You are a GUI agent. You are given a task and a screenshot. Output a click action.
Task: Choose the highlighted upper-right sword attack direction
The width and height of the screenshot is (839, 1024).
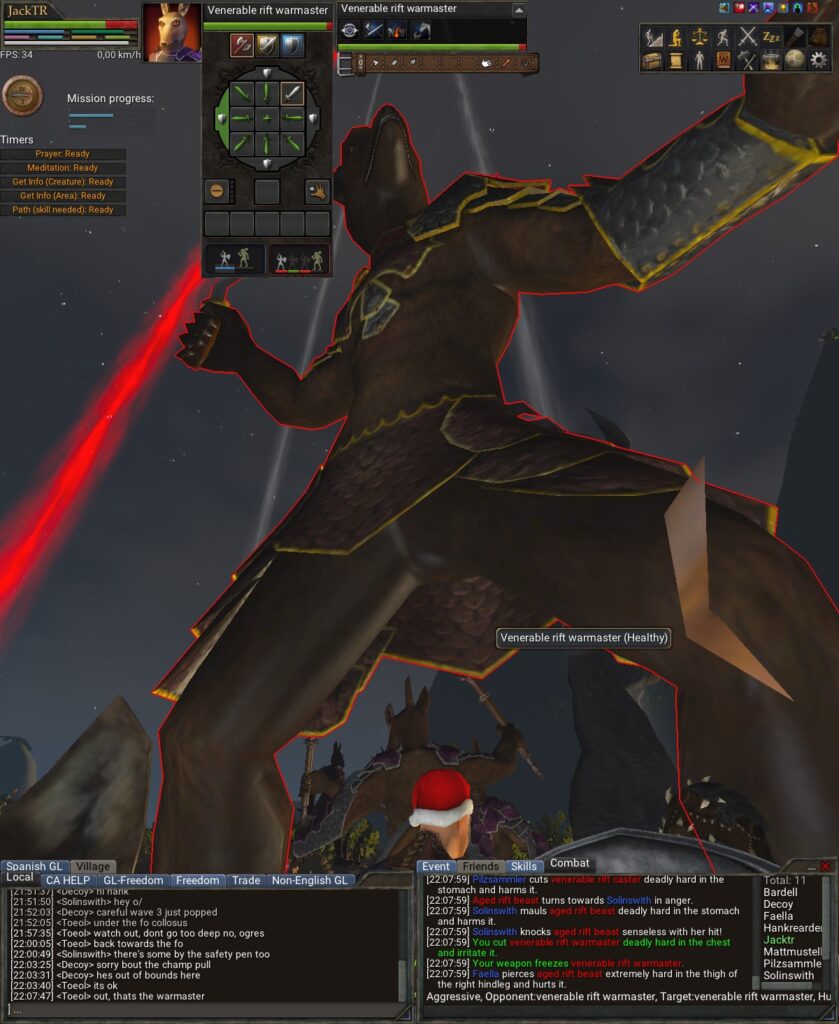292,94
